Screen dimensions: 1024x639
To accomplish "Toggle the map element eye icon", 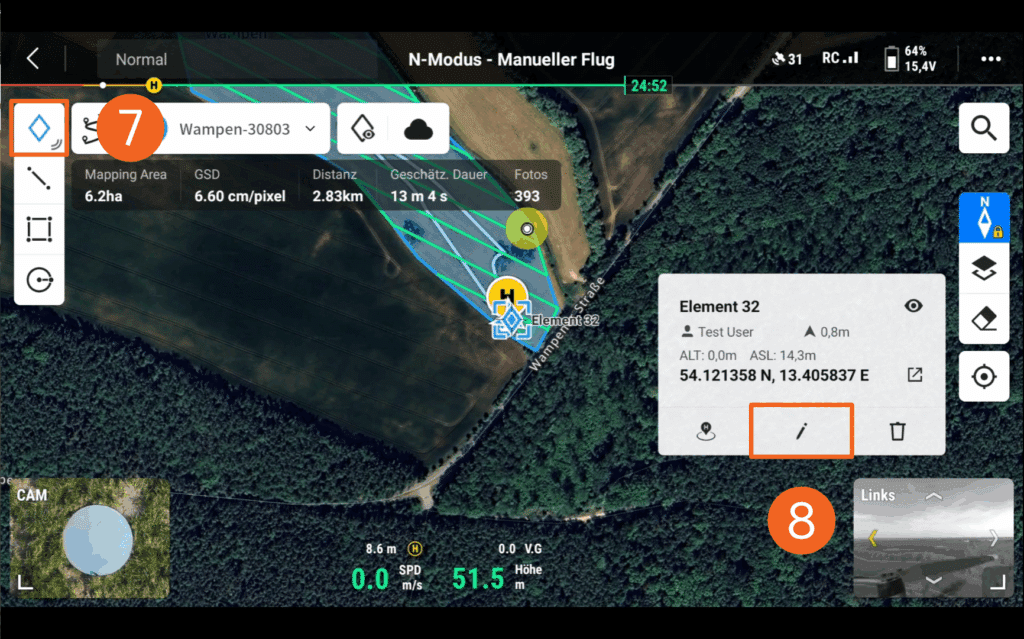I will click(x=364, y=129).
